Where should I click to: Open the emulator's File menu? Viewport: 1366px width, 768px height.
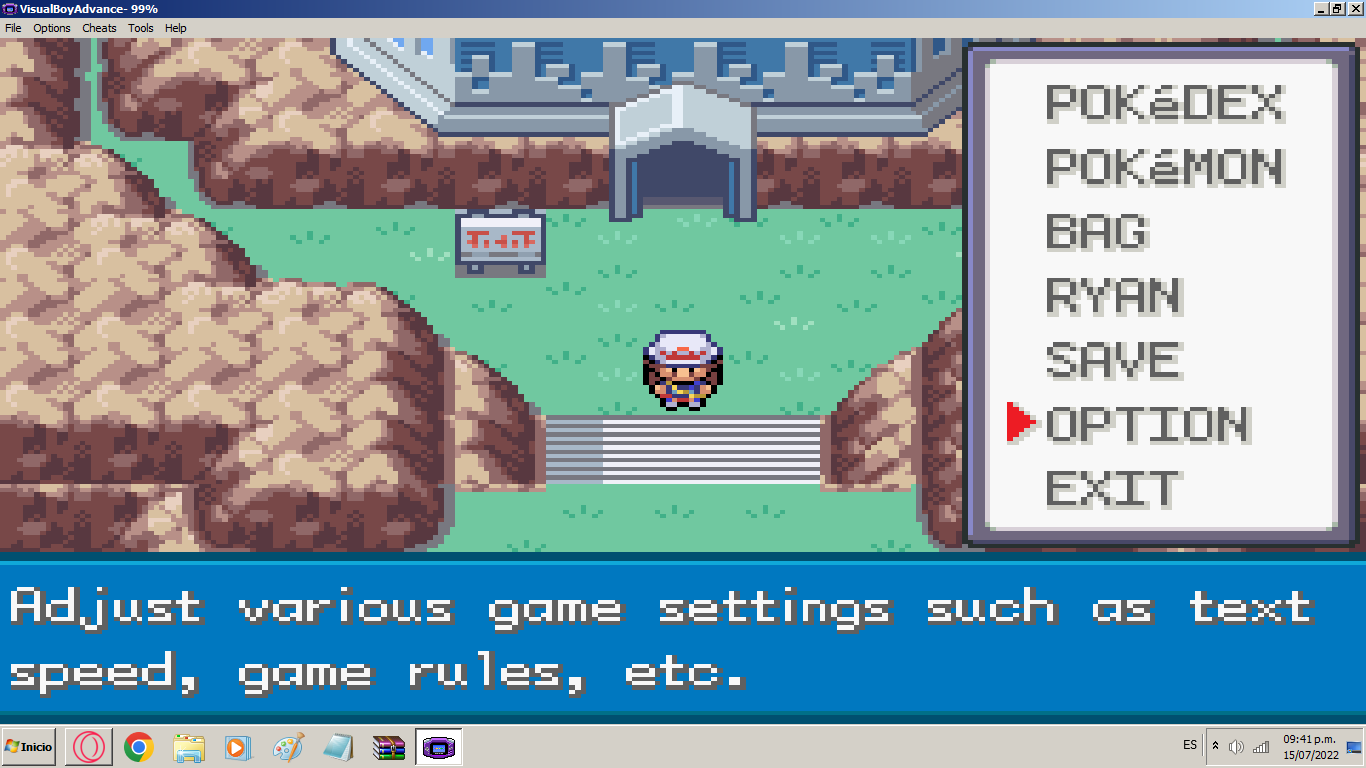point(13,28)
